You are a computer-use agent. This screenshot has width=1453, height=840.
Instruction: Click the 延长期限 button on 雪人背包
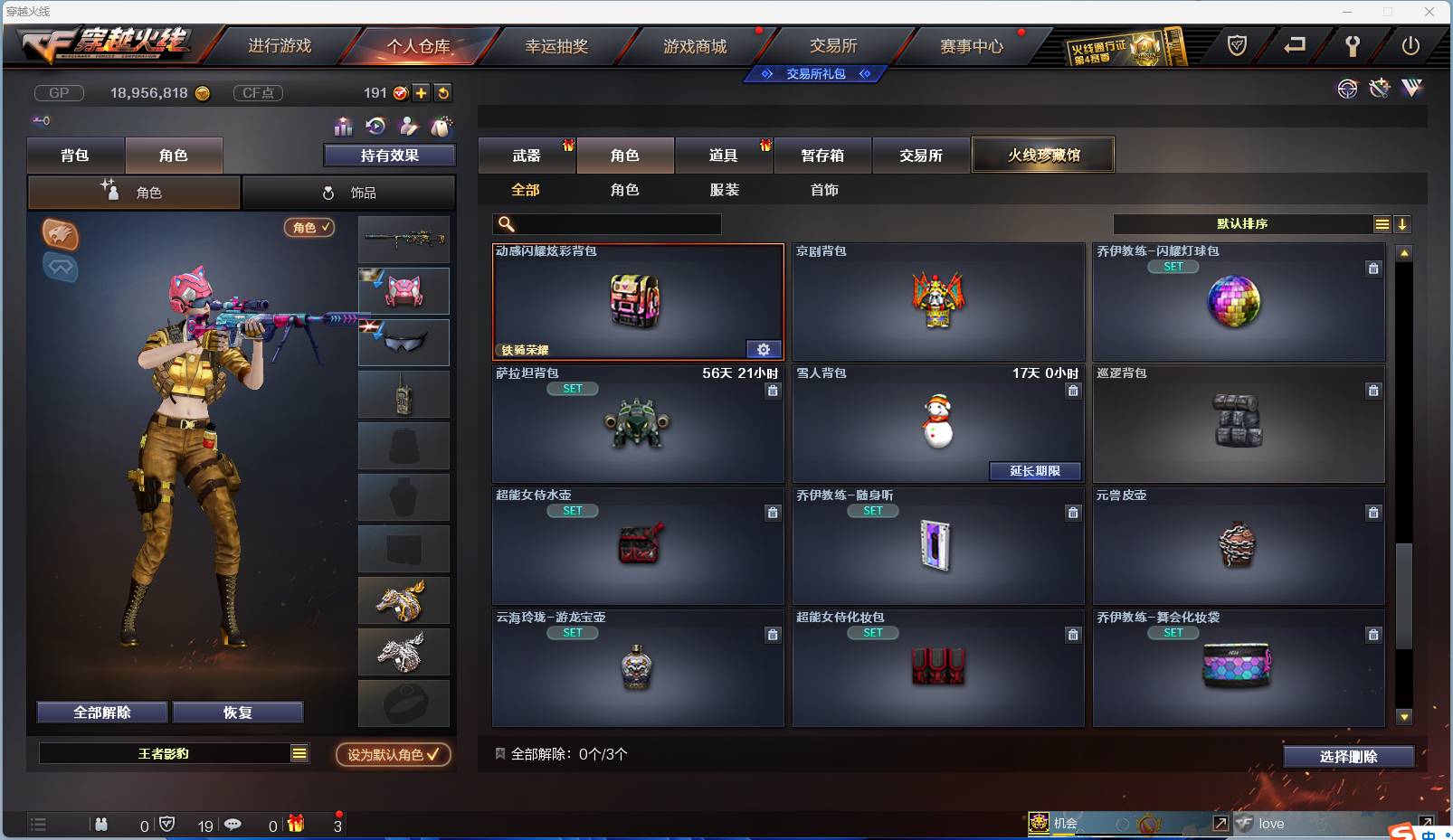1034,471
